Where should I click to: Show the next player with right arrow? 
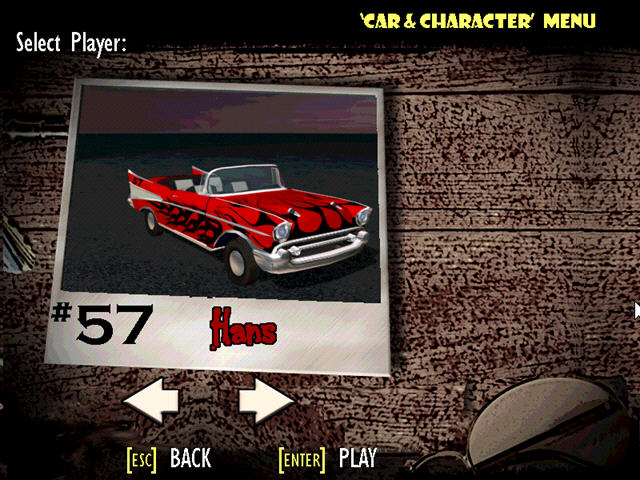pos(266,403)
